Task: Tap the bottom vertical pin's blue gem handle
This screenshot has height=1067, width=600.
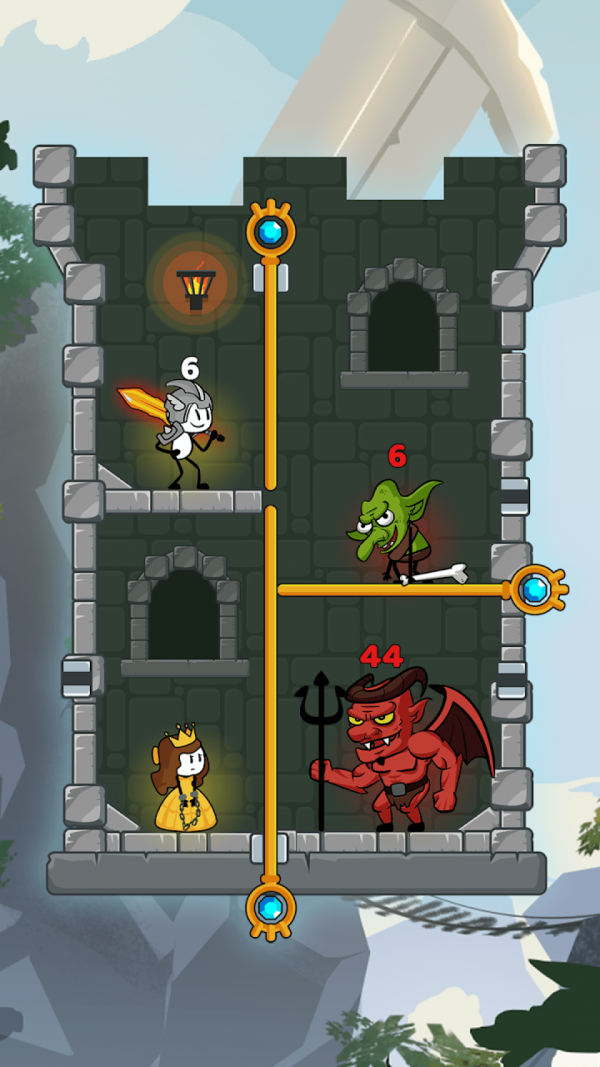Action: [x=270, y=908]
